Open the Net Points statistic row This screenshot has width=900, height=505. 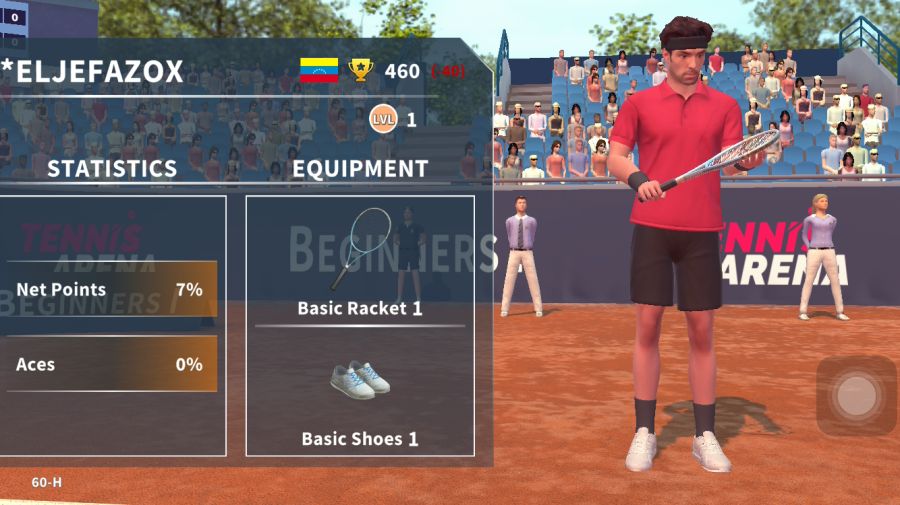coord(111,290)
